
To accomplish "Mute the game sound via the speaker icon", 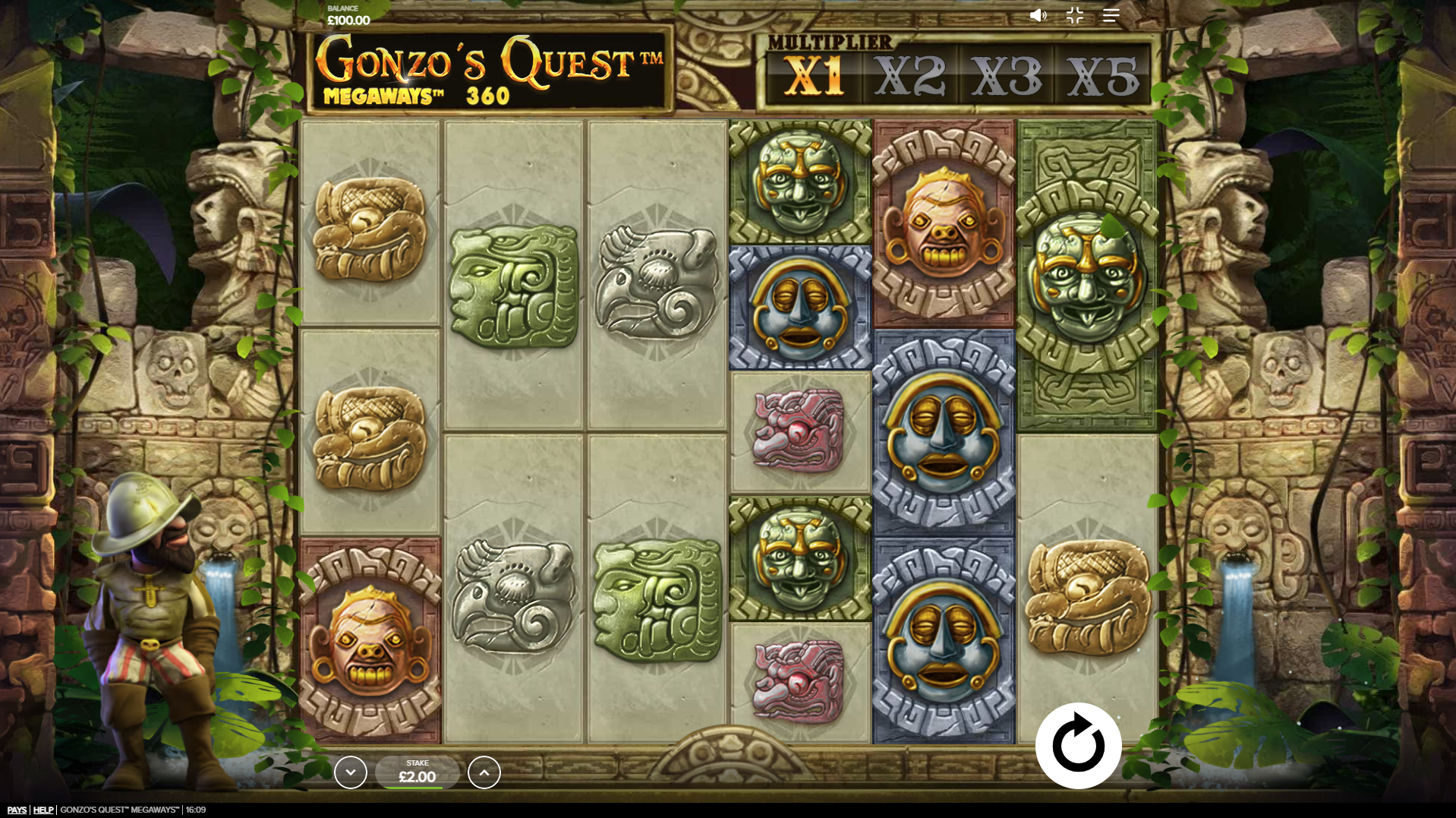I will [1038, 15].
